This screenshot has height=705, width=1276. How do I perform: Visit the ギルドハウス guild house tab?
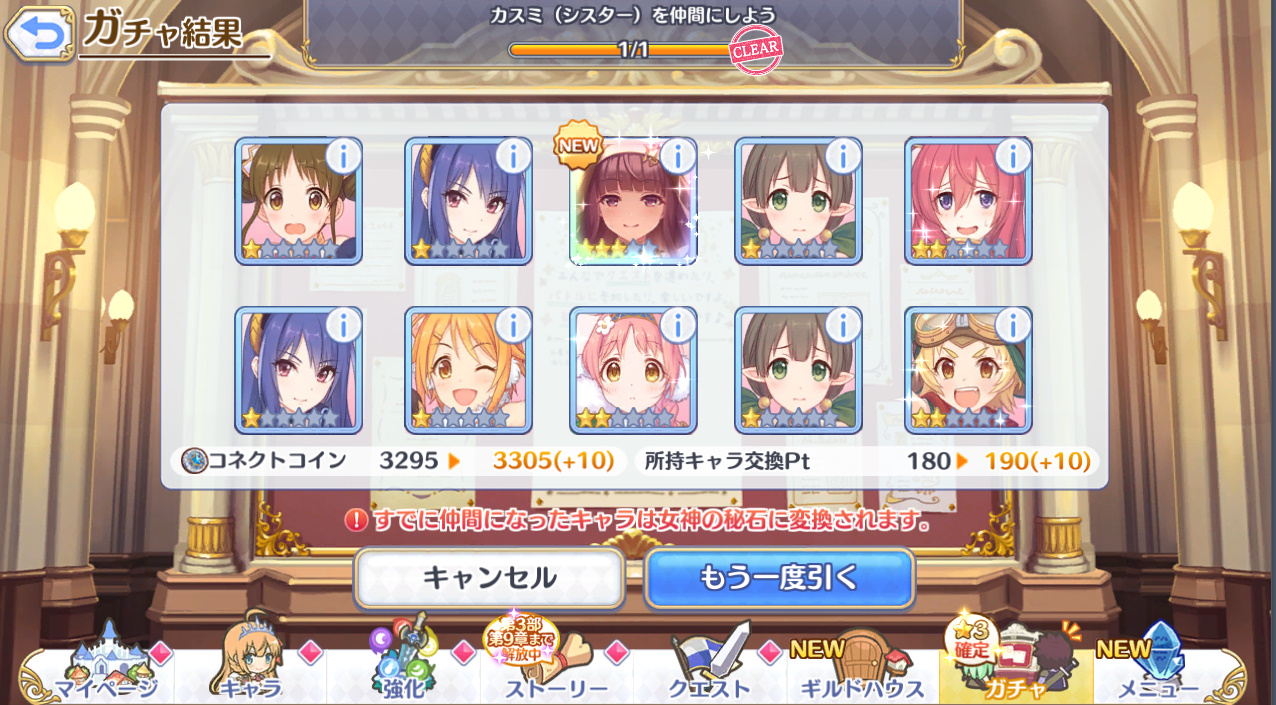point(862,672)
